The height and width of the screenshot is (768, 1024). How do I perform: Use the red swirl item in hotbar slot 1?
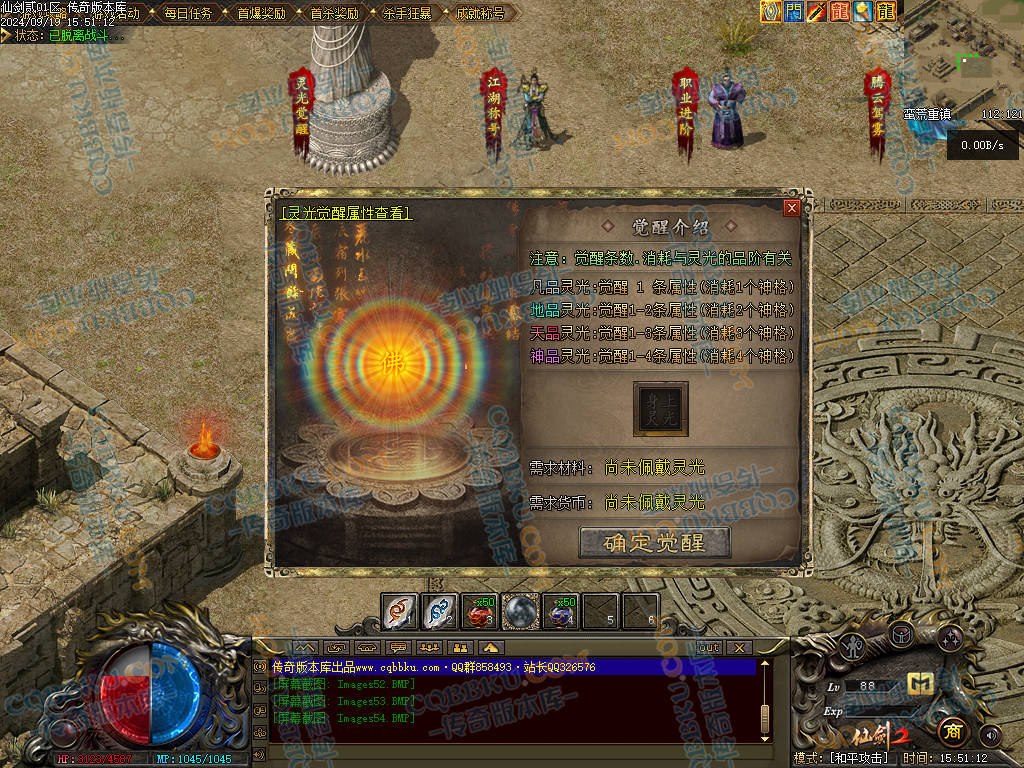pyautogui.click(x=400, y=611)
